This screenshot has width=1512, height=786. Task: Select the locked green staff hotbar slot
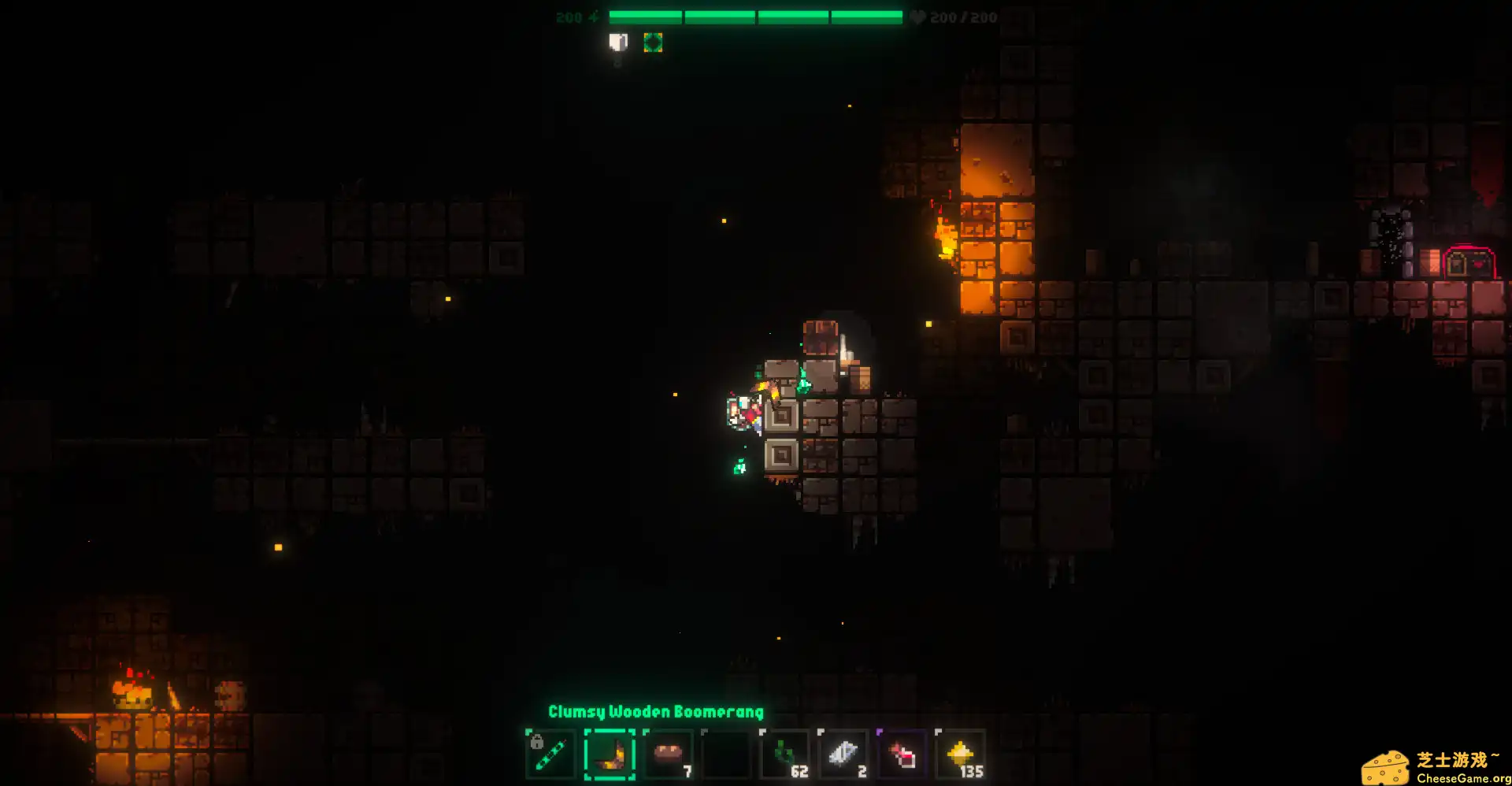pyautogui.click(x=550, y=754)
